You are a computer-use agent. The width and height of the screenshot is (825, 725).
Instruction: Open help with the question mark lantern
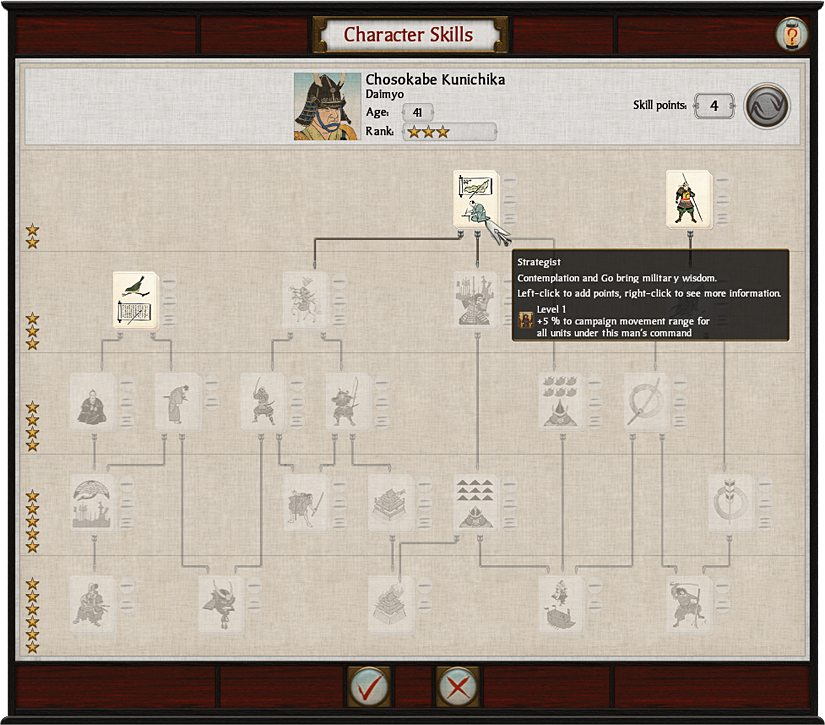pos(791,34)
